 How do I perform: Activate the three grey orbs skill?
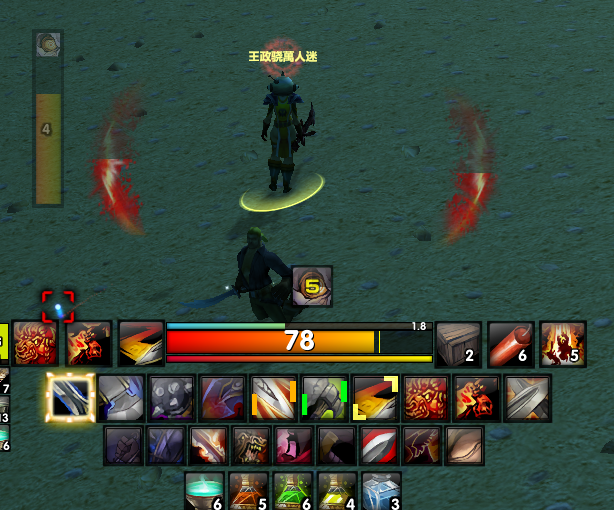tap(172, 398)
